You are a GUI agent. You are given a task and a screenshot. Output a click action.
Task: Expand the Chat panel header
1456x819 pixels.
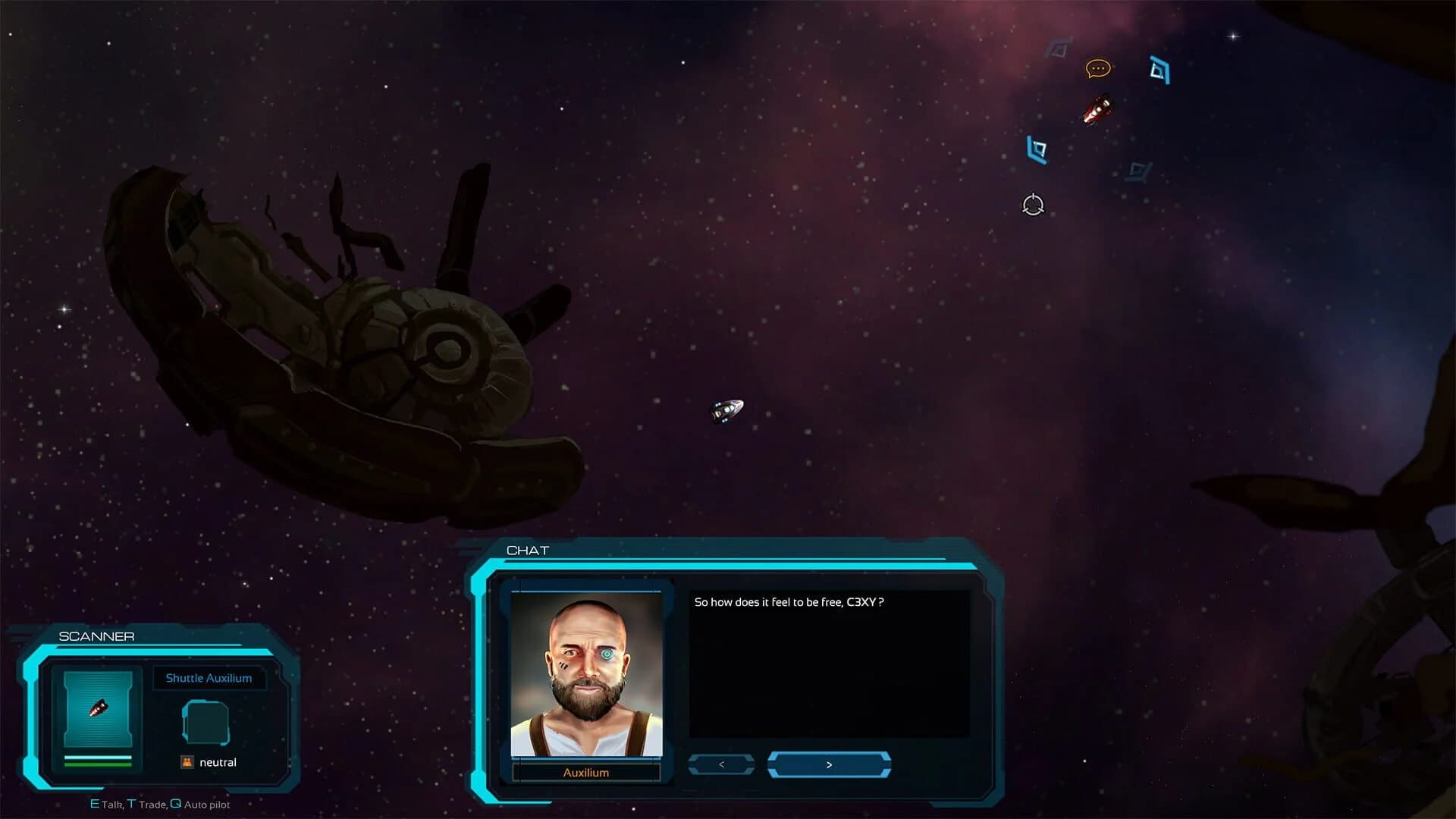[x=525, y=551]
